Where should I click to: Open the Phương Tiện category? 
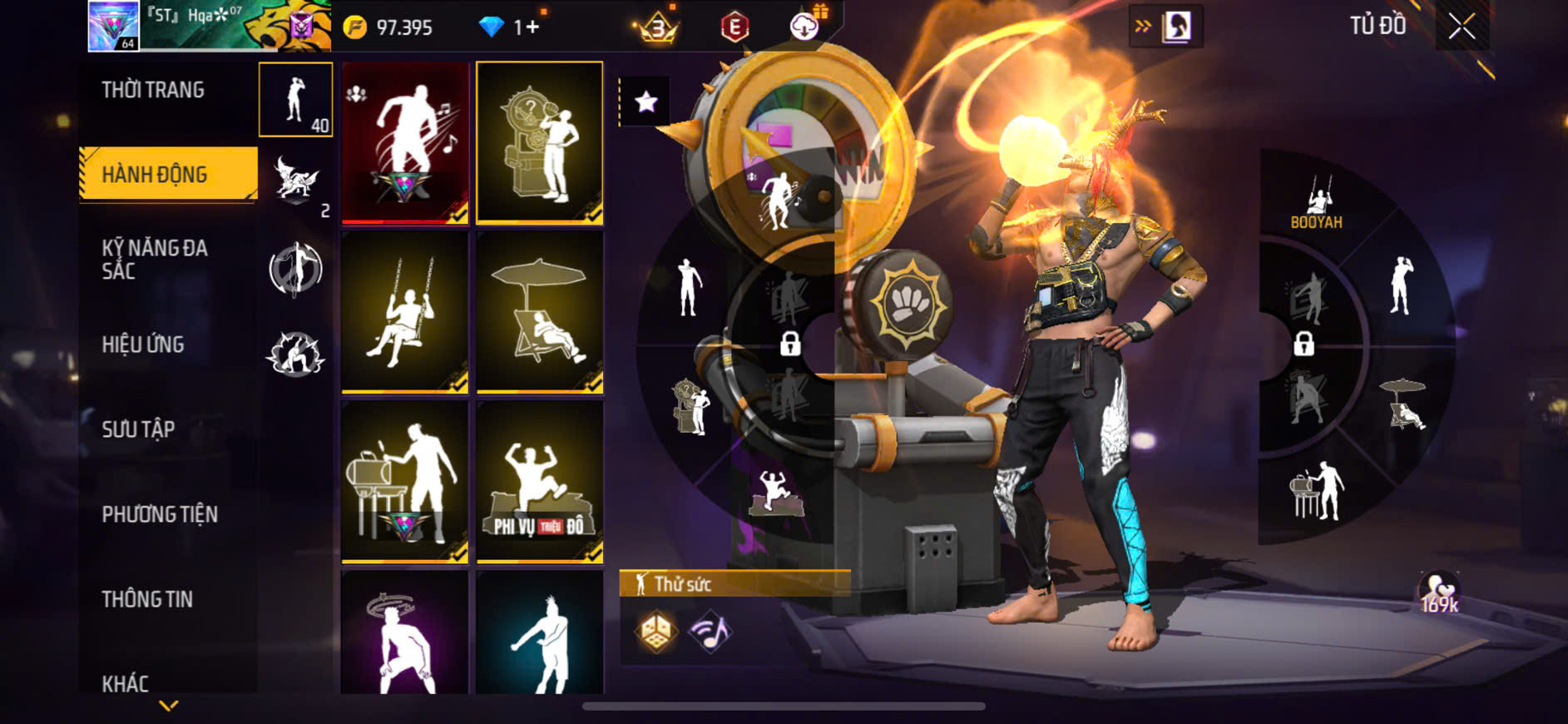point(160,514)
